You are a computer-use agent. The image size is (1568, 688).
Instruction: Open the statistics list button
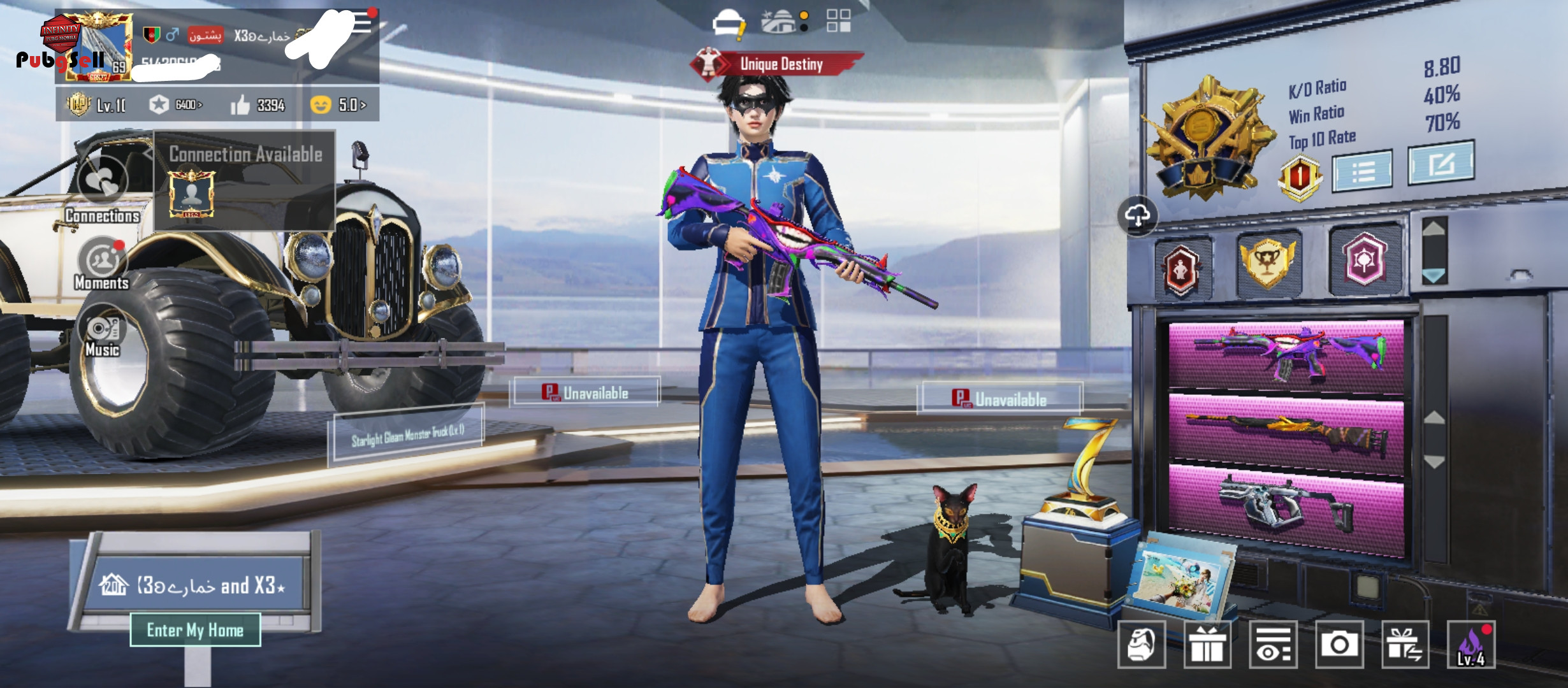click(1362, 171)
